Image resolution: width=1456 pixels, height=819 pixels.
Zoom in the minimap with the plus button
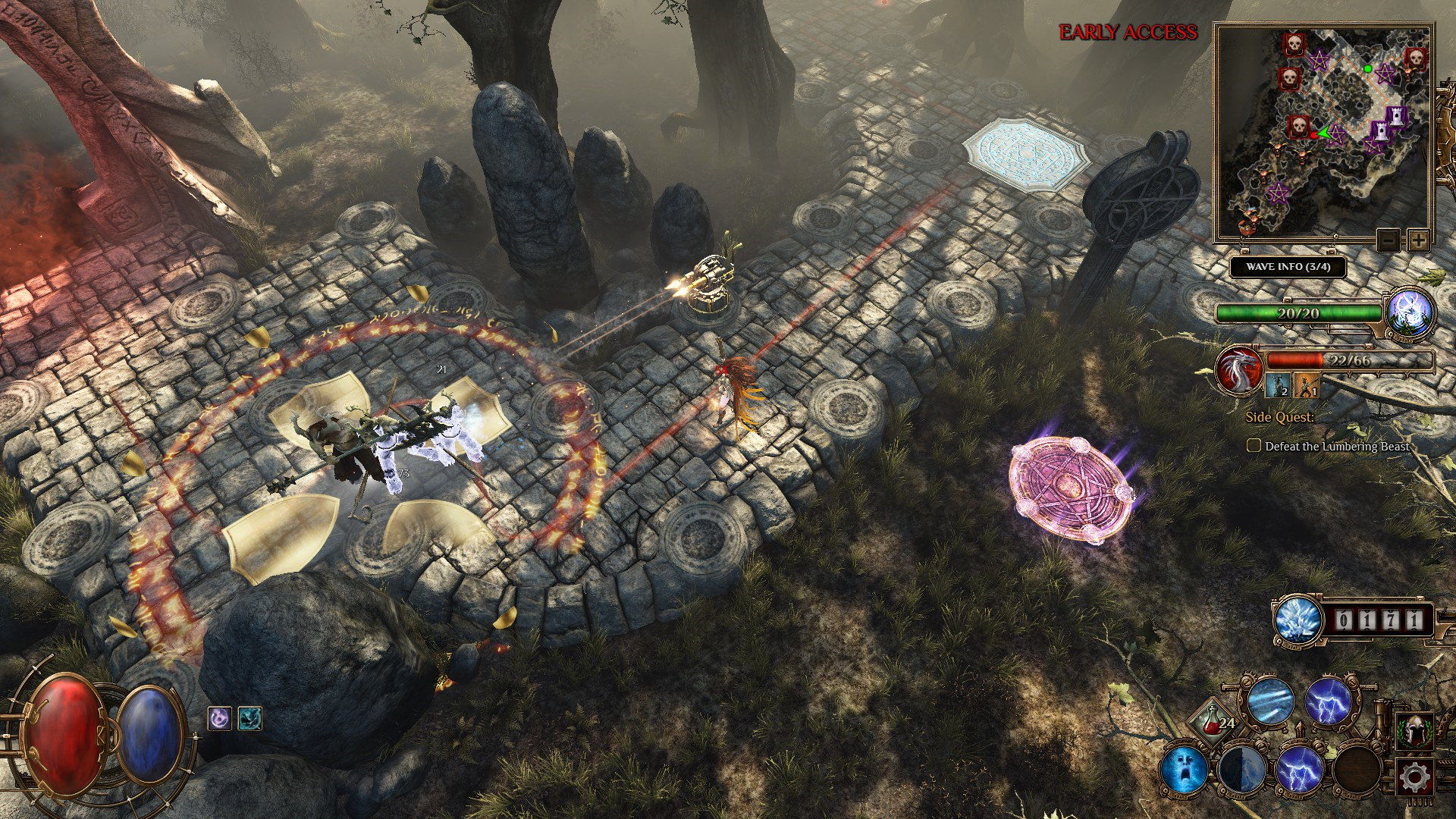(1417, 240)
